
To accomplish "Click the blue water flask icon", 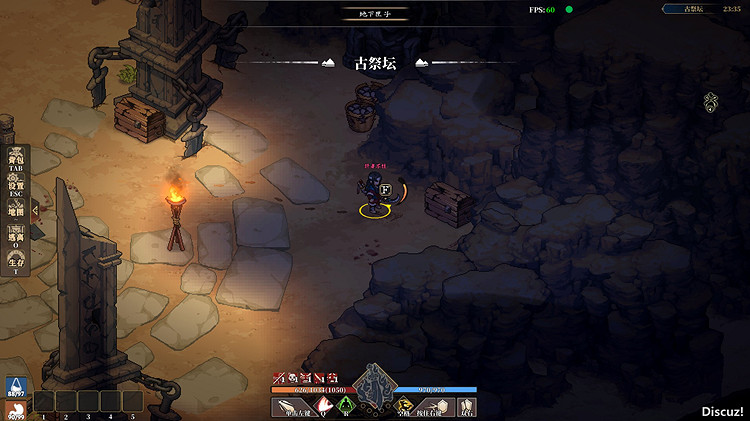I will [x=15, y=387].
